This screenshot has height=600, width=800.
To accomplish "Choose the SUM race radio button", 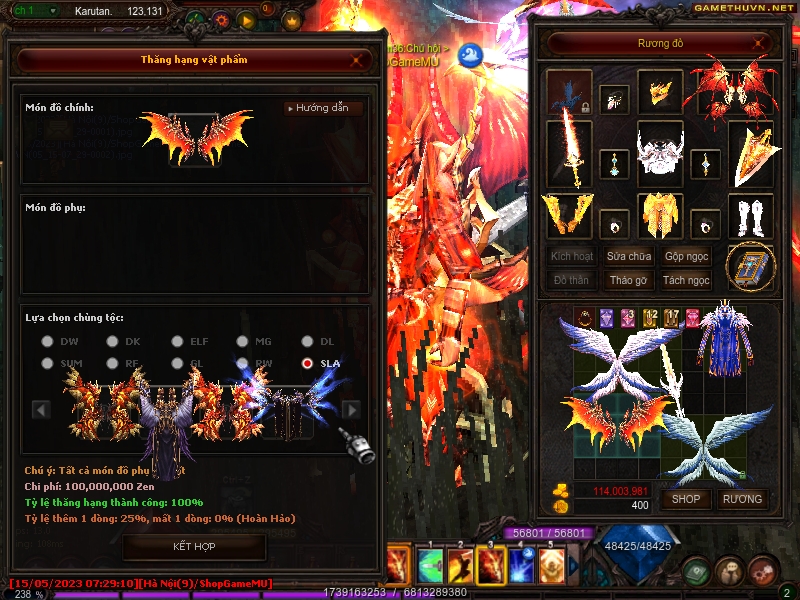I will (47, 364).
